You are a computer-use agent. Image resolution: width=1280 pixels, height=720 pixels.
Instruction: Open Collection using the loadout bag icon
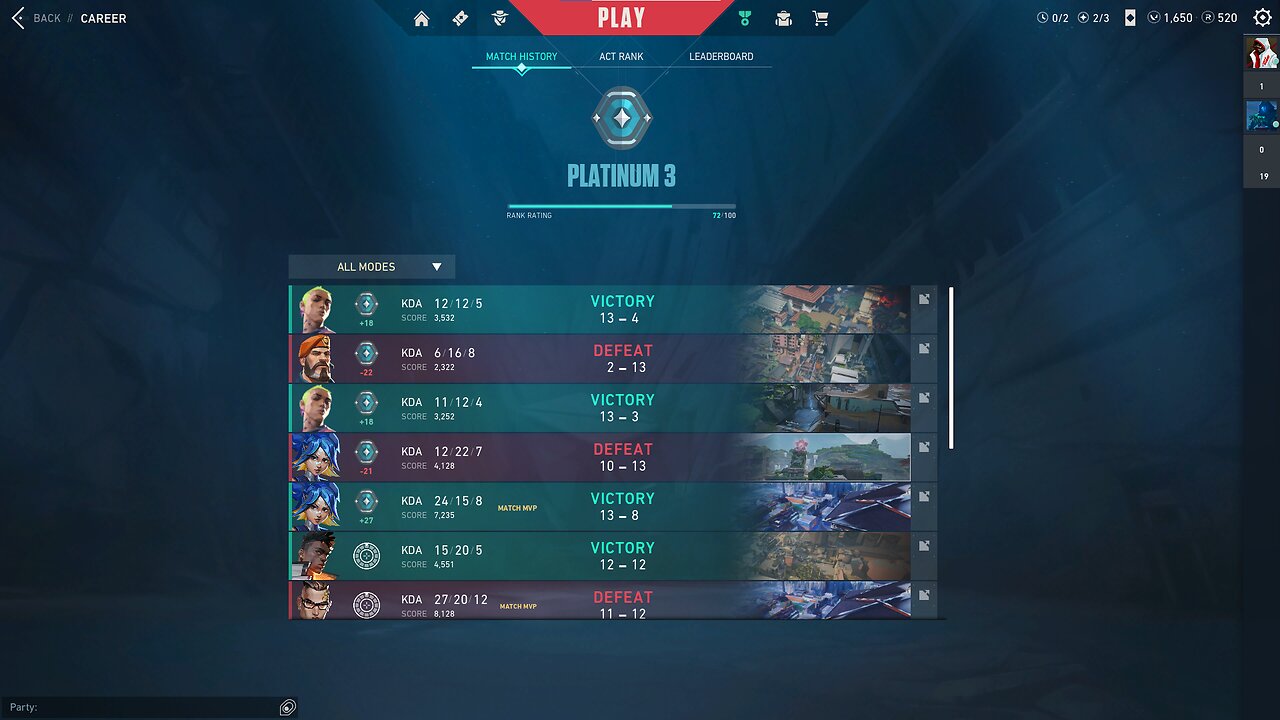tap(783, 18)
